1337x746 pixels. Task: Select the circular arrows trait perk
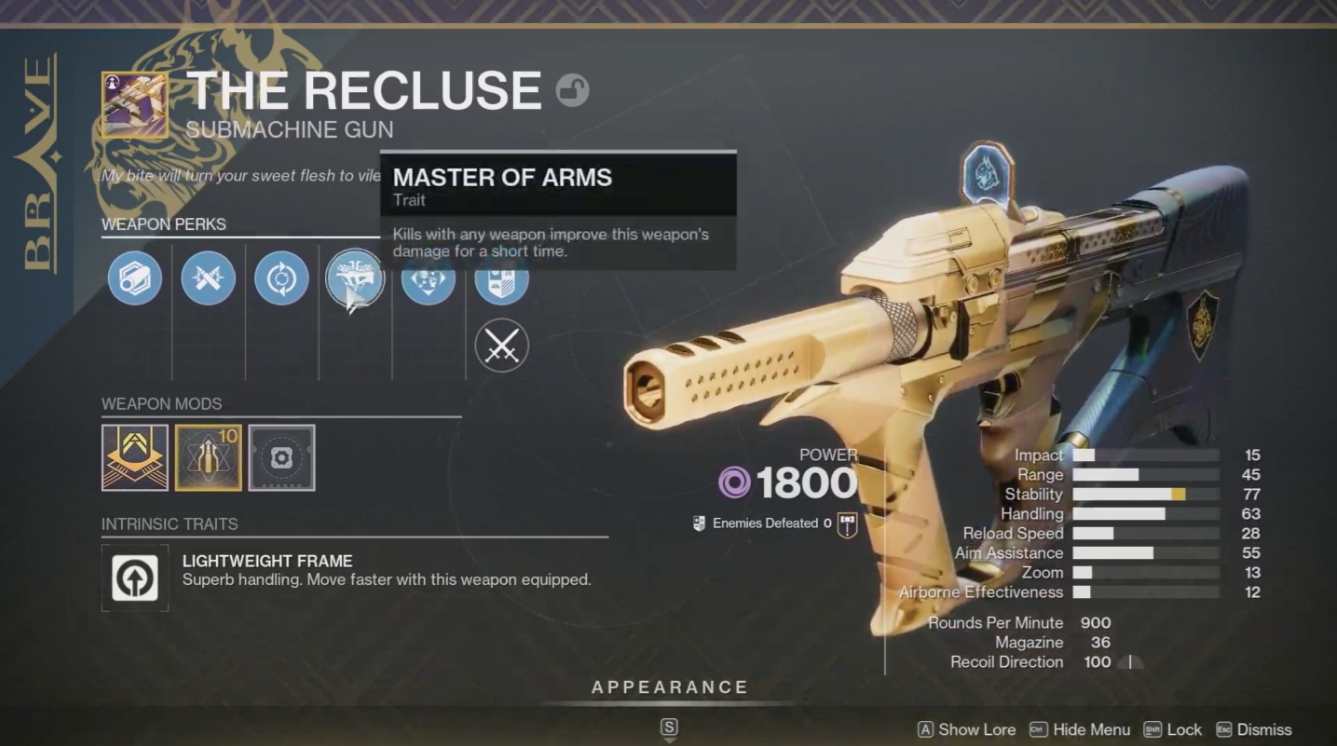pos(281,277)
